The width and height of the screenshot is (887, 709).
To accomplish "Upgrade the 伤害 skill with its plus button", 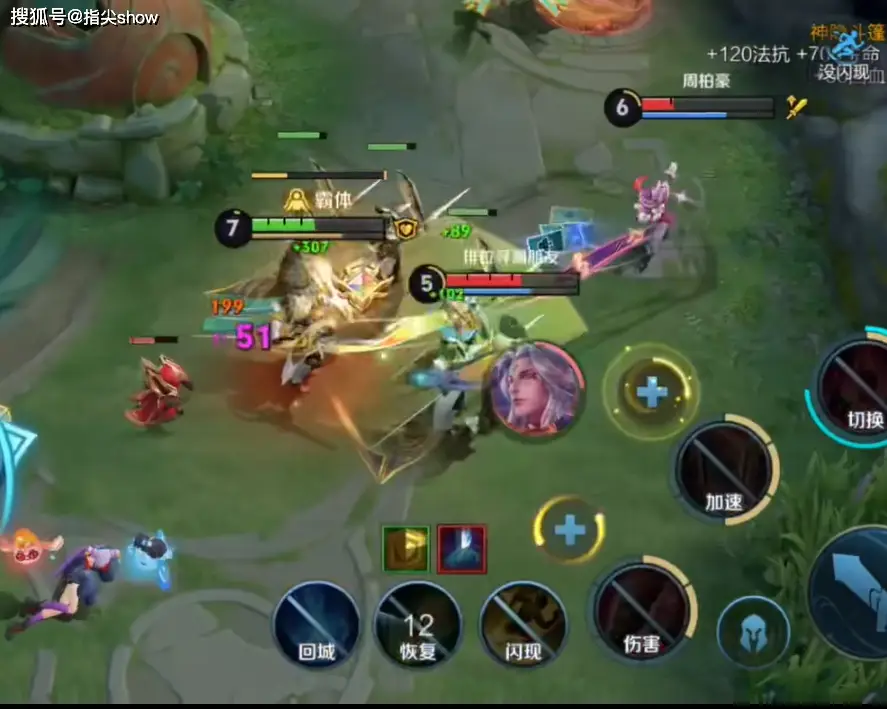I will point(570,530).
